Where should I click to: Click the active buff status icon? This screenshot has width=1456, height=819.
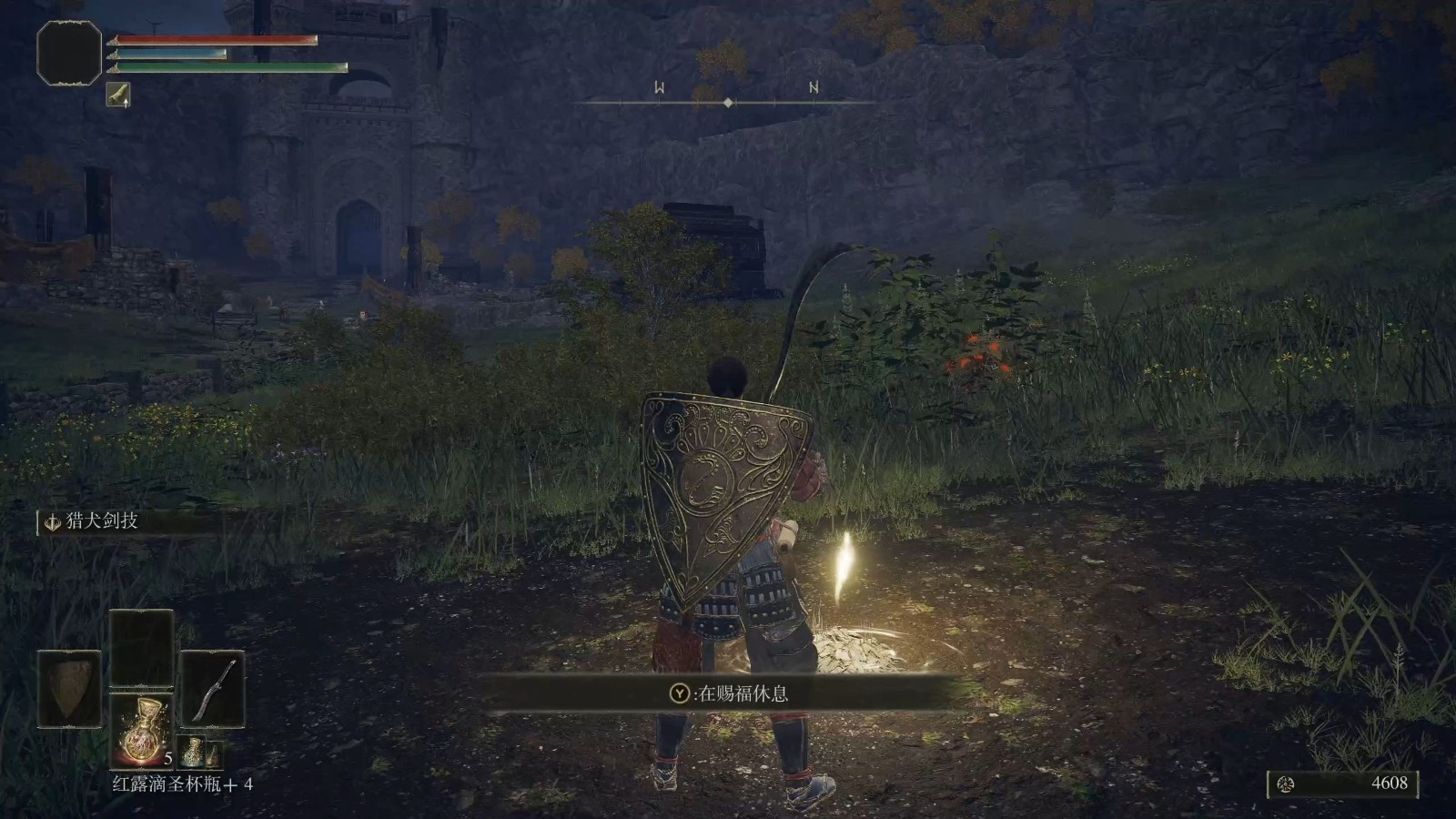click(118, 95)
